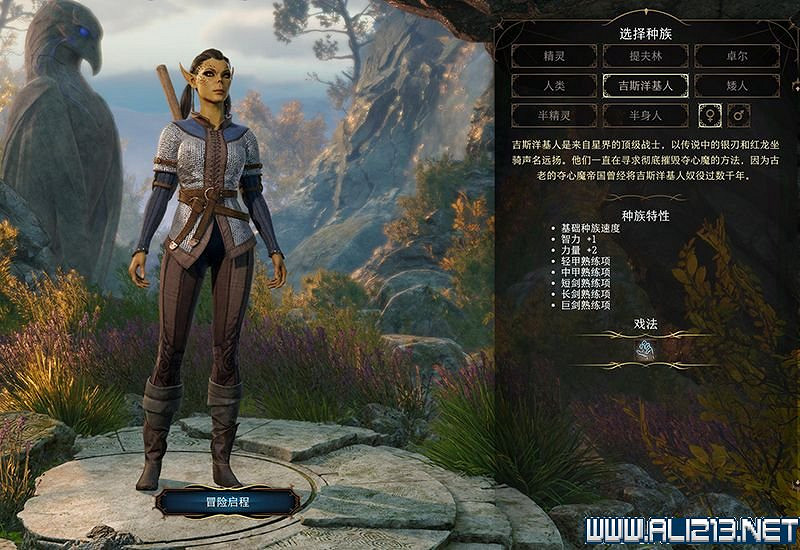Select the 精灵 (Elf) race
This screenshot has height=550, width=800.
click(553, 57)
